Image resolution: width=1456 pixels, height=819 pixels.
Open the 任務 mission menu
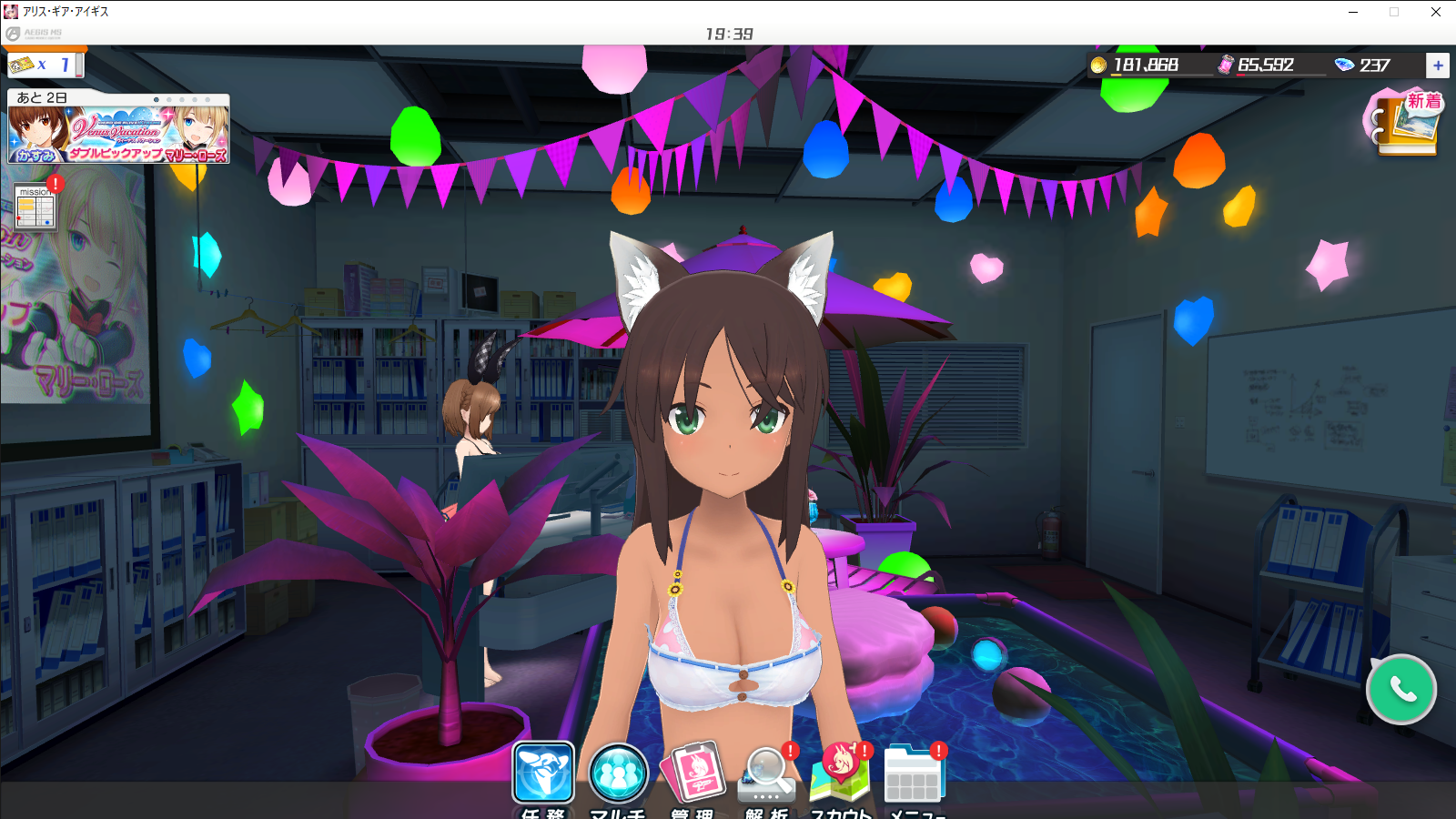point(543,773)
